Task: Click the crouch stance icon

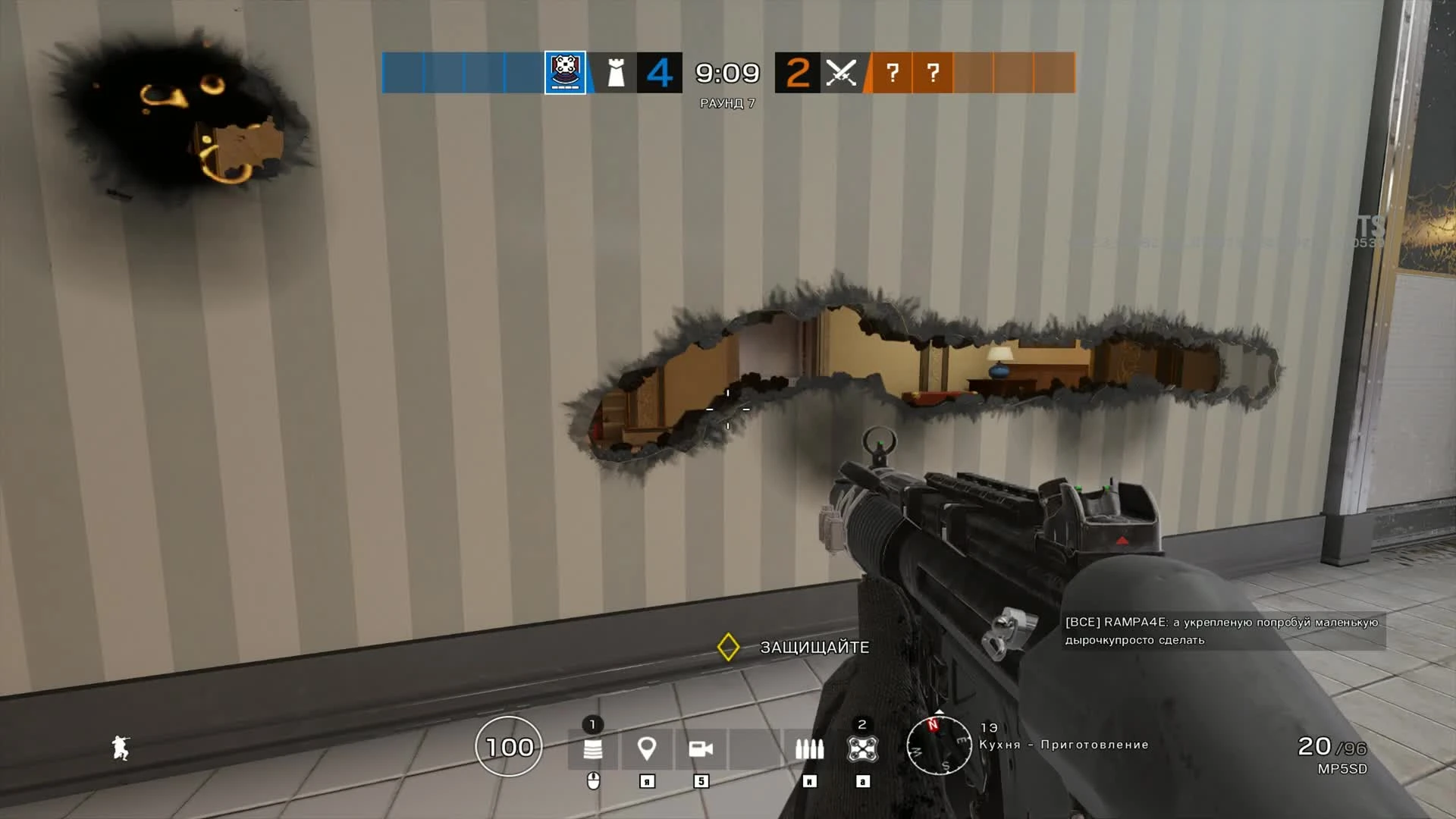Action: pyautogui.click(x=121, y=747)
